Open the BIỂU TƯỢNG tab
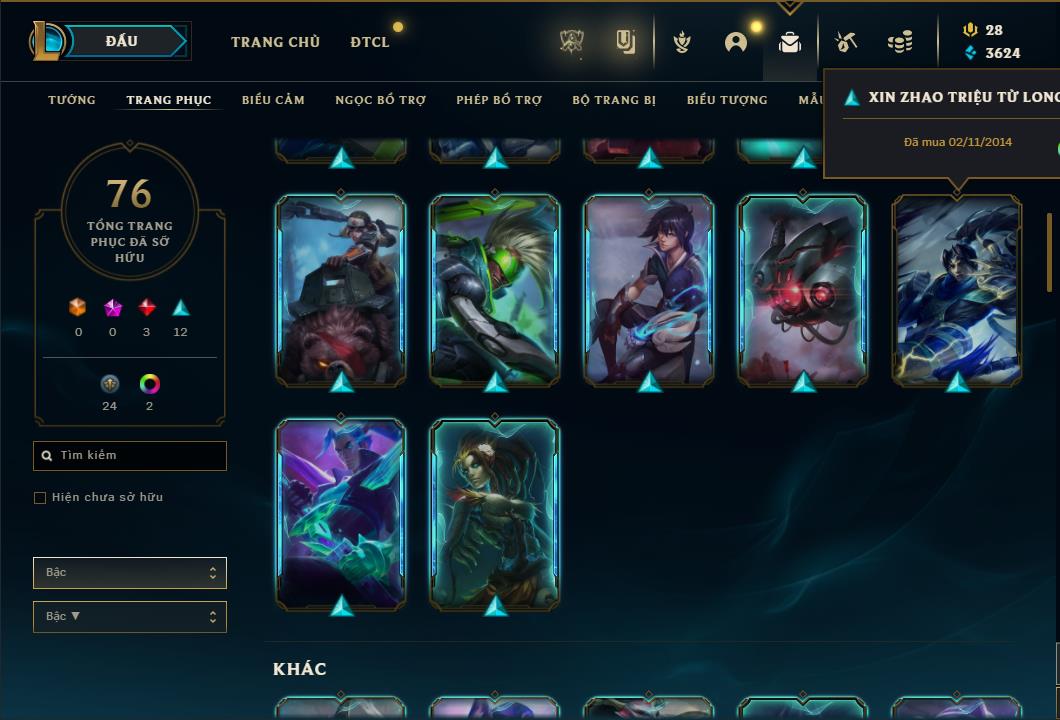 pyautogui.click(x=727, y=100)
